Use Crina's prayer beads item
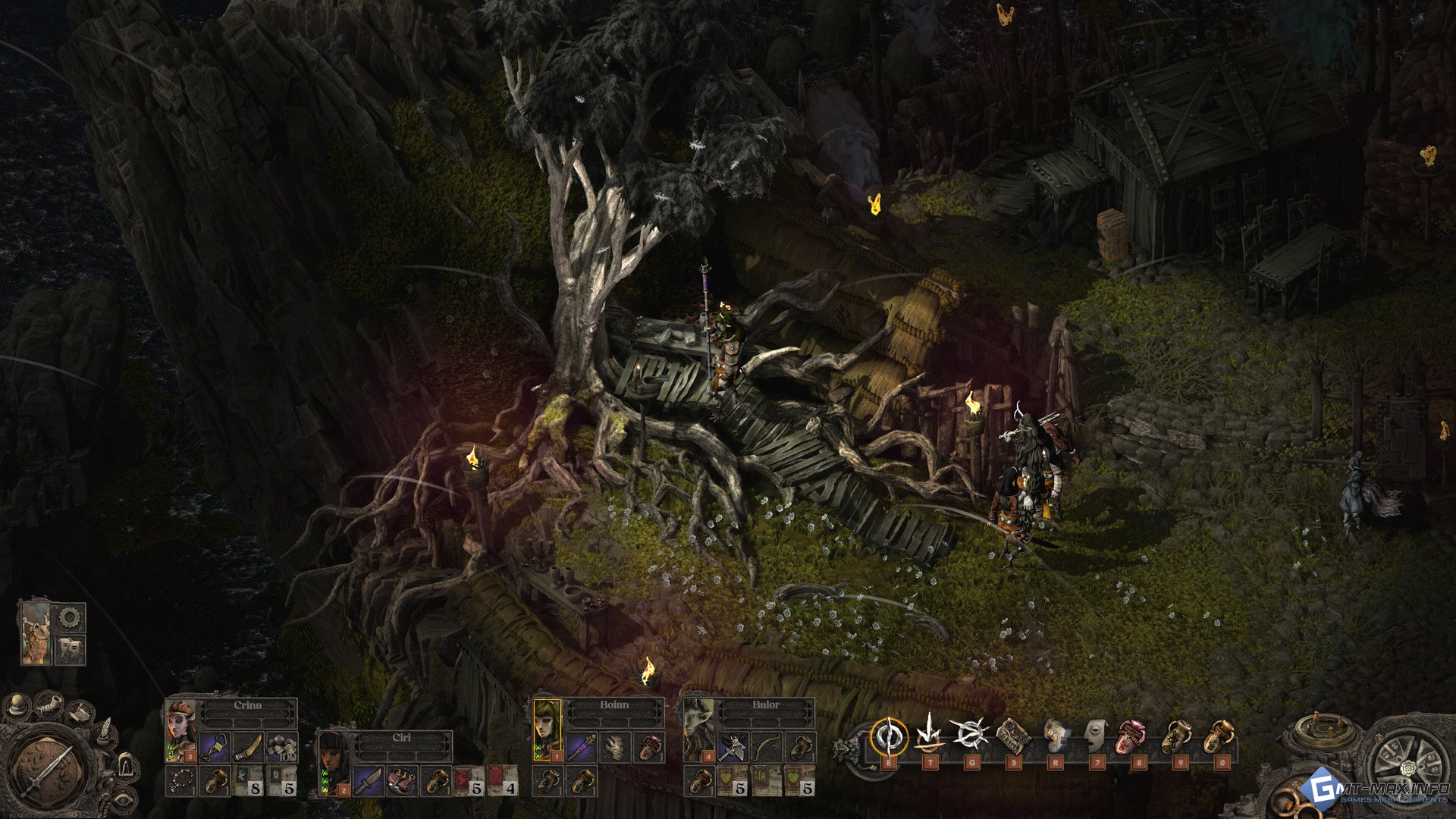The height and width of the screenshot is (819, 1456). point(182,781)
